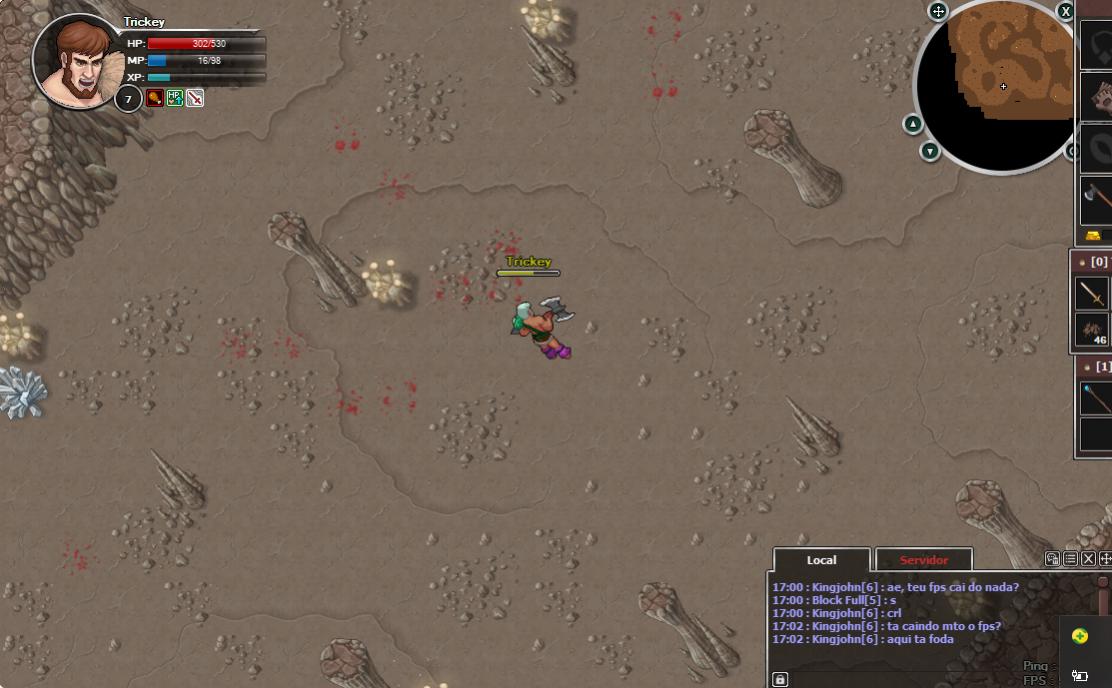Switch to the Servidor chat tab
The image size is (1112, 688).
pos(923,560)
